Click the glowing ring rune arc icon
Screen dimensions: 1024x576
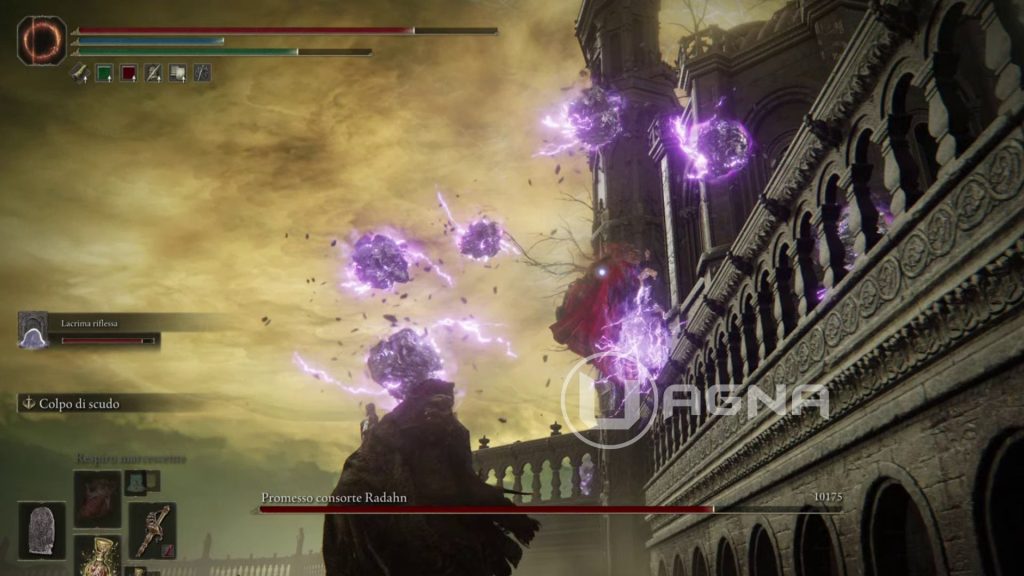tap(42, 40)
